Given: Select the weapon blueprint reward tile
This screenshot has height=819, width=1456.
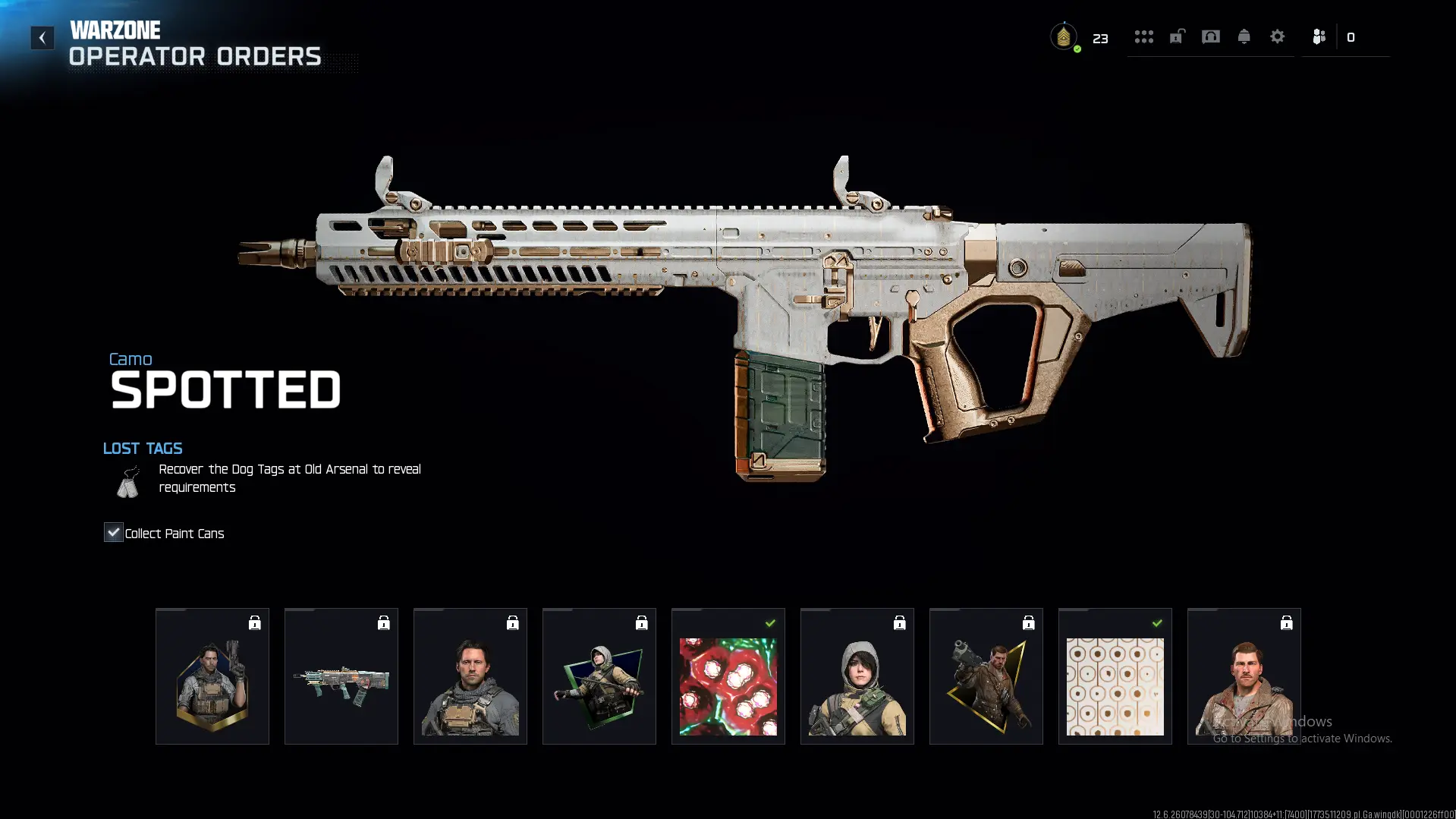Looking at the screenshot, I should click(341, 676).
